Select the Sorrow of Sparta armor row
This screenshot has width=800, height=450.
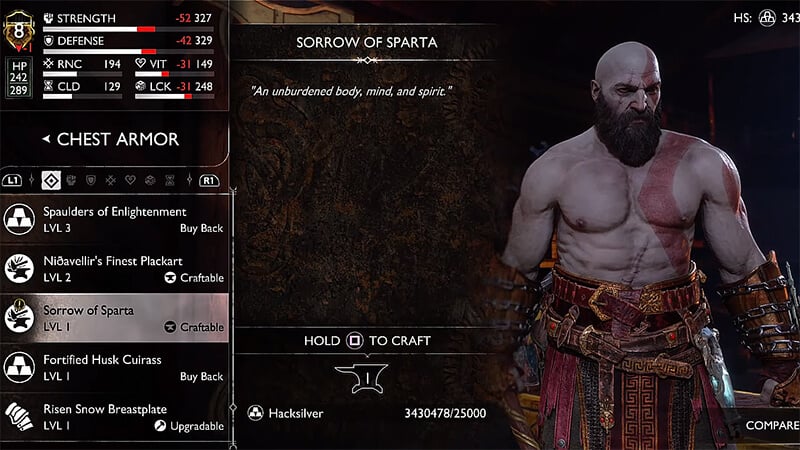(x=115, y=317)
